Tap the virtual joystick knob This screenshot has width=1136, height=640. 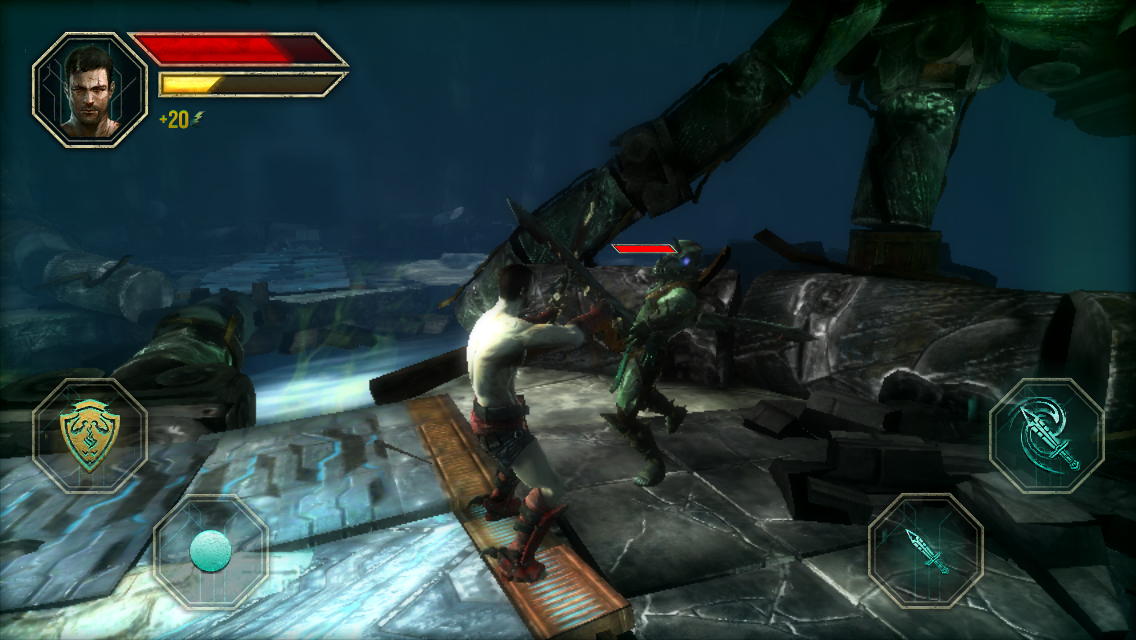click(x=211, y=551)
